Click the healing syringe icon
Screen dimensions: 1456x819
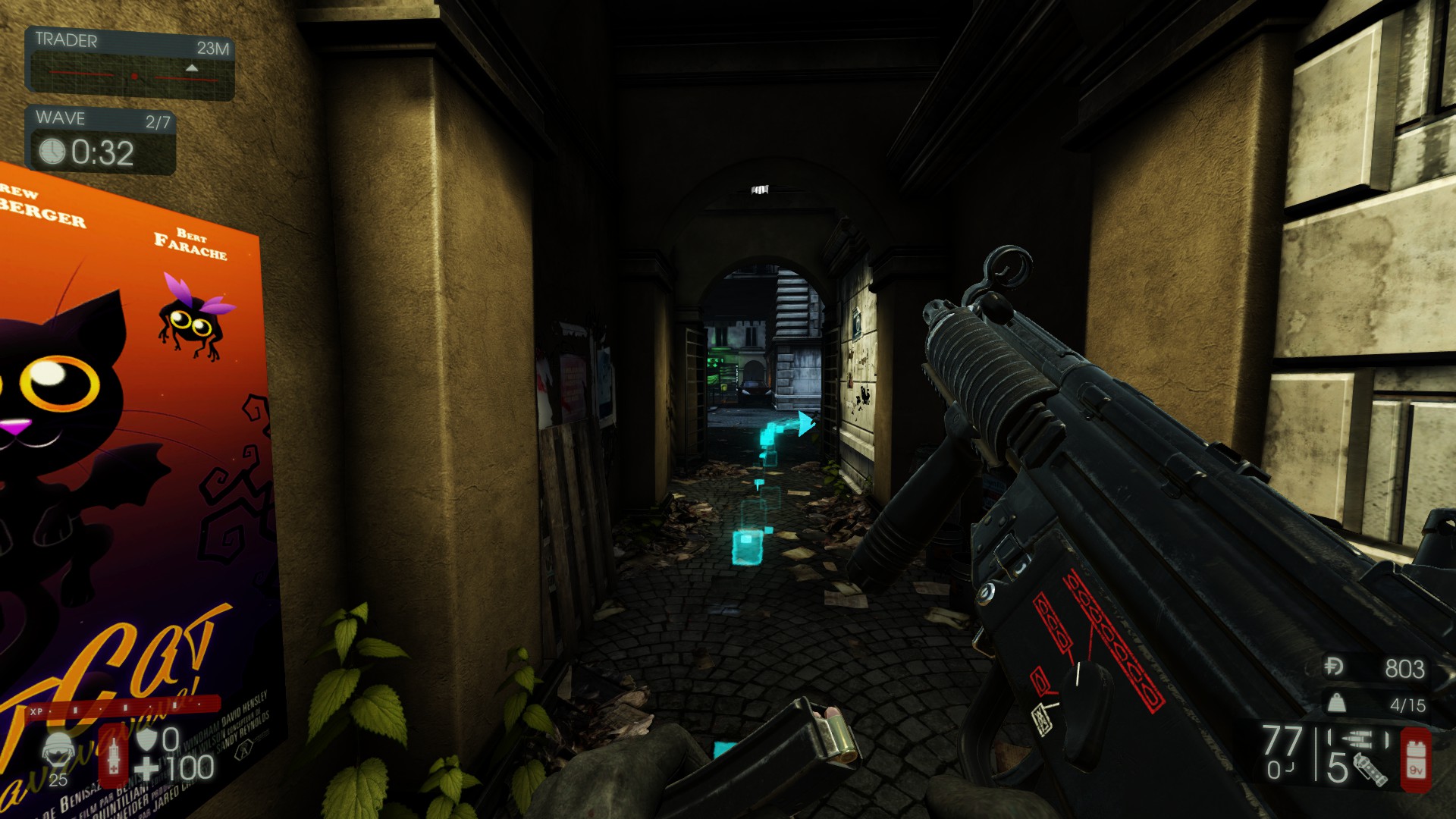point(114,755)
